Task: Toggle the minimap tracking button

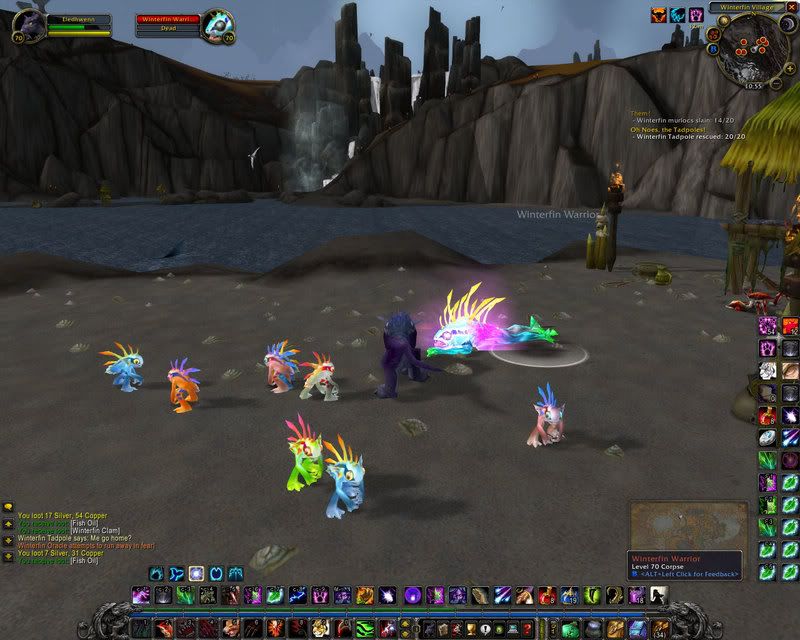Action: [x=711, y=33]
